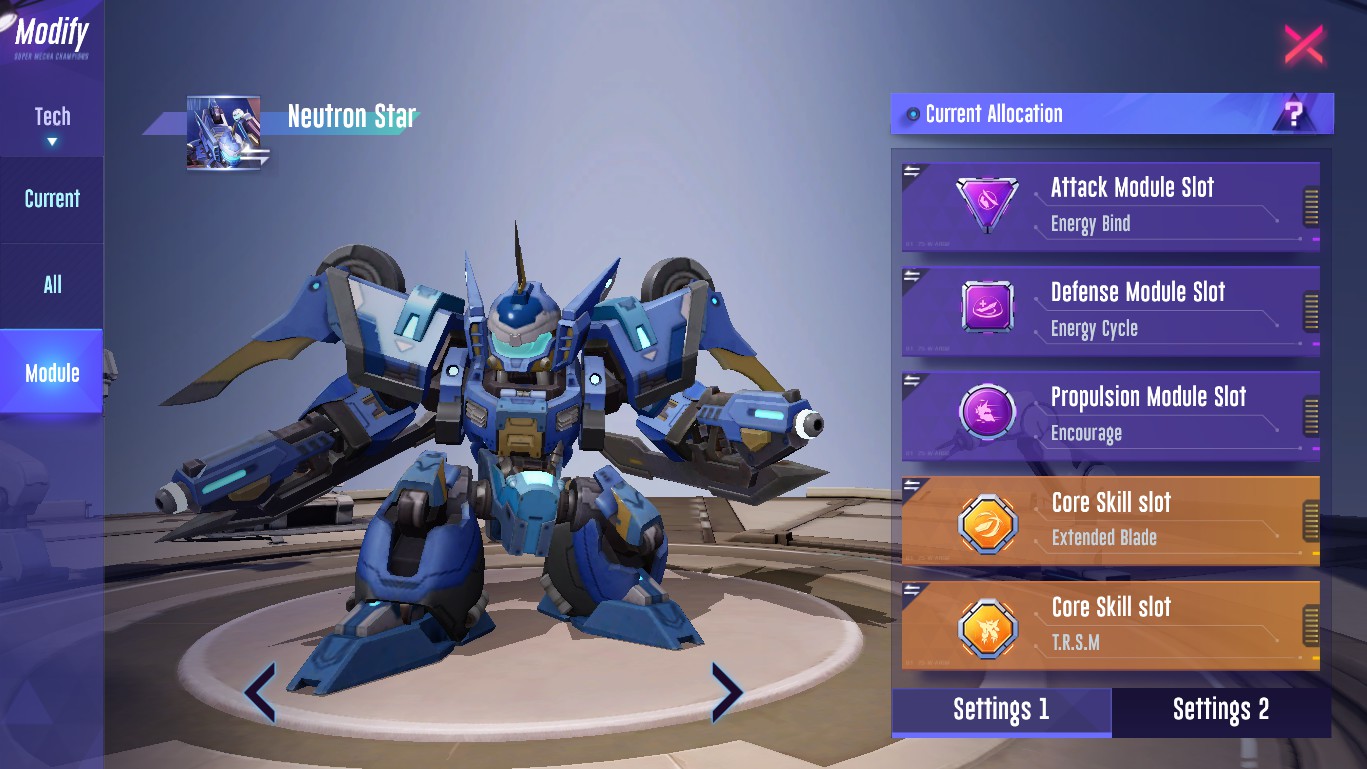Open the Tech dropdown selector

[52, 124]
